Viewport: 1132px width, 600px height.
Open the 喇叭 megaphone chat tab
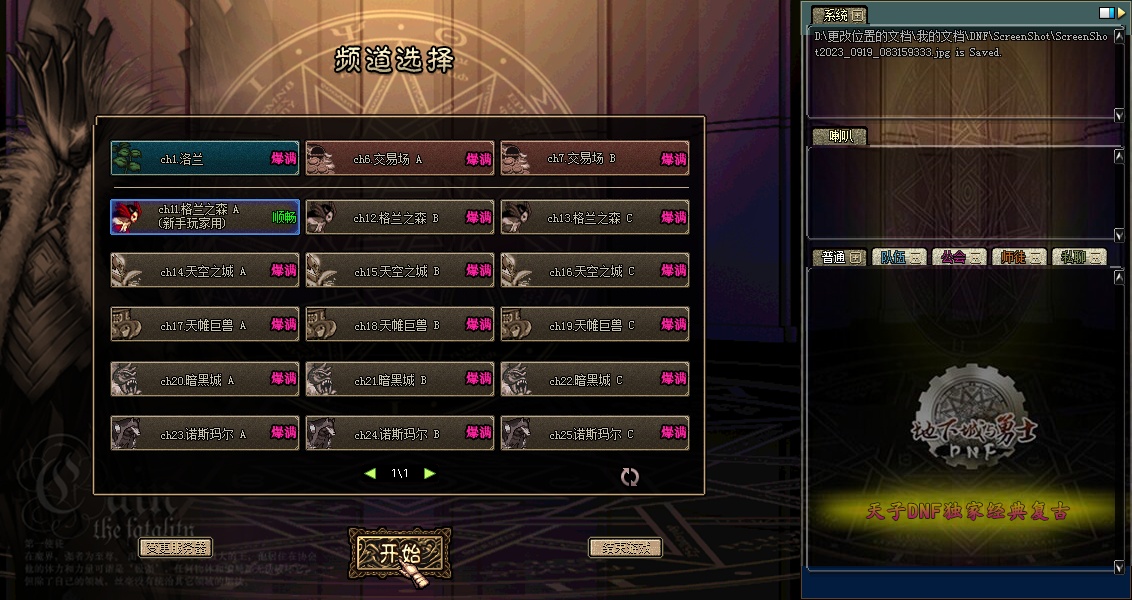[838, 137]
